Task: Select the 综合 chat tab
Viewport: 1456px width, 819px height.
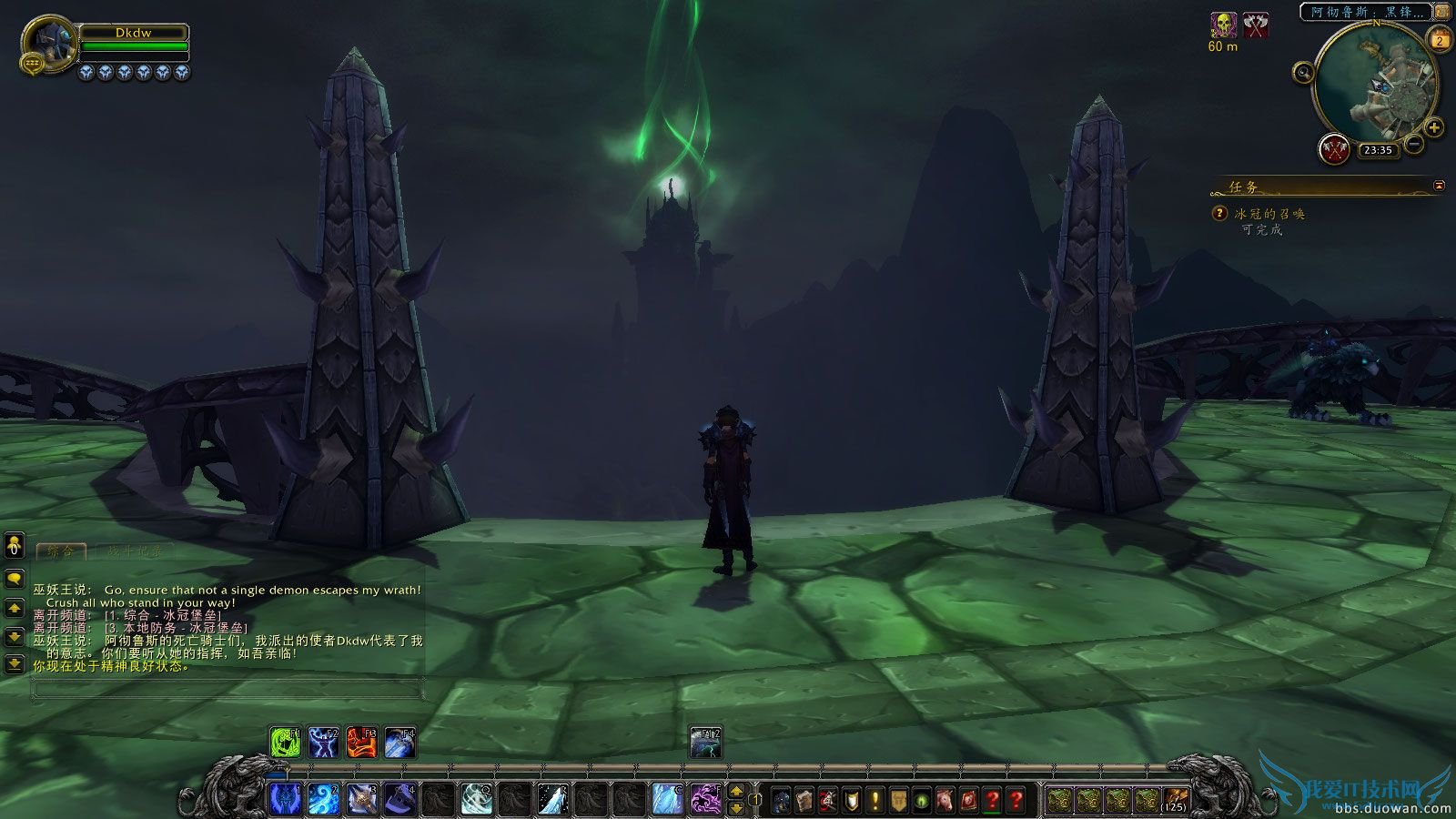Action: tap(61, 552)
